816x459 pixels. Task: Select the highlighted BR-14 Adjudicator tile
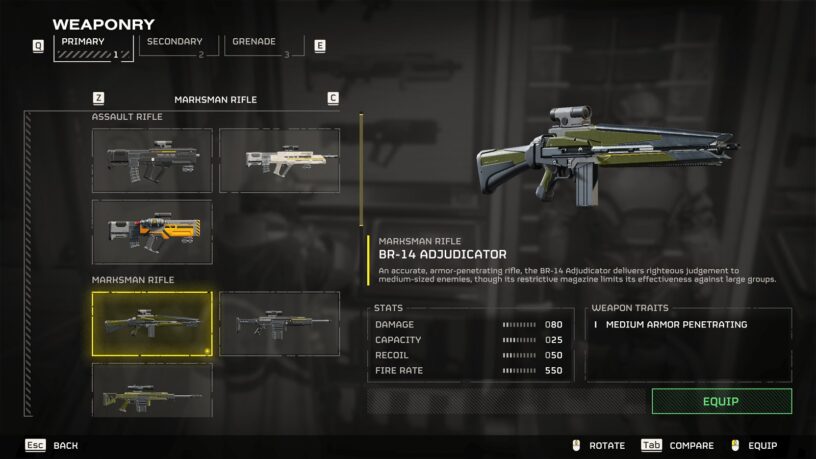pyautogui.click(x=152, y=324)
